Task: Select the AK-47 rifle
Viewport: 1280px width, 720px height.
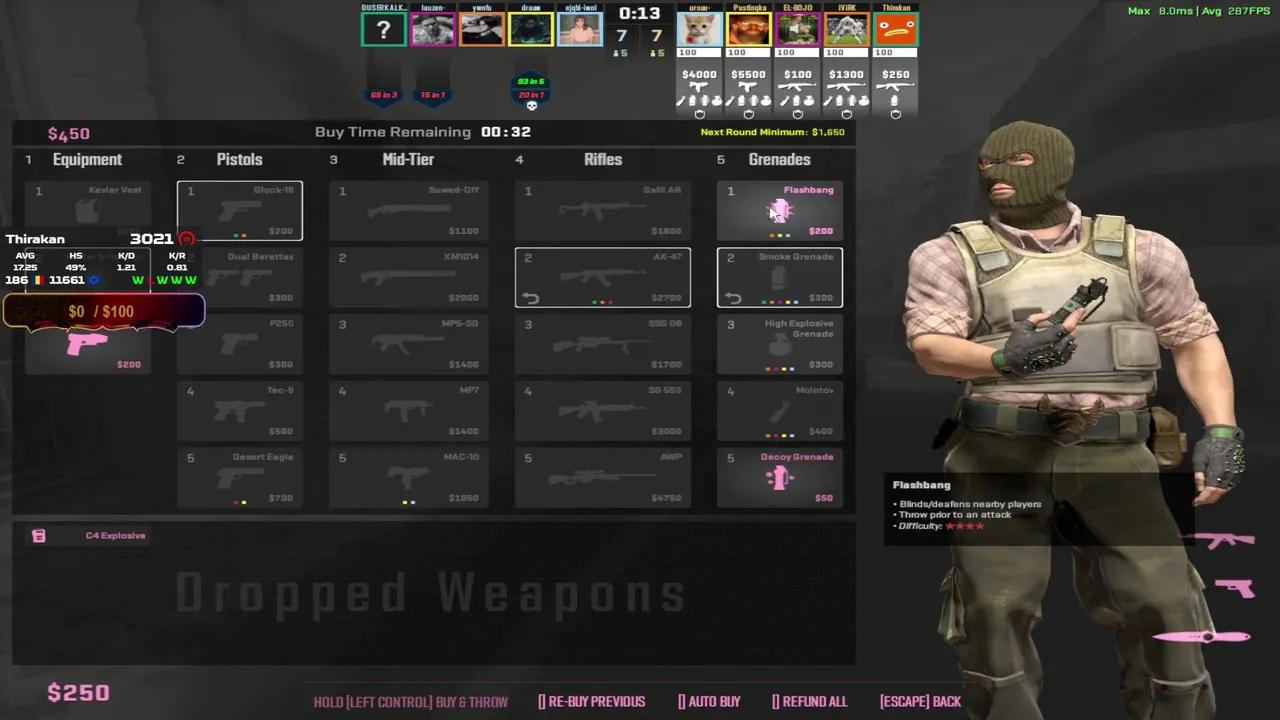Action: pyautogui.click(x=602, y=277)
